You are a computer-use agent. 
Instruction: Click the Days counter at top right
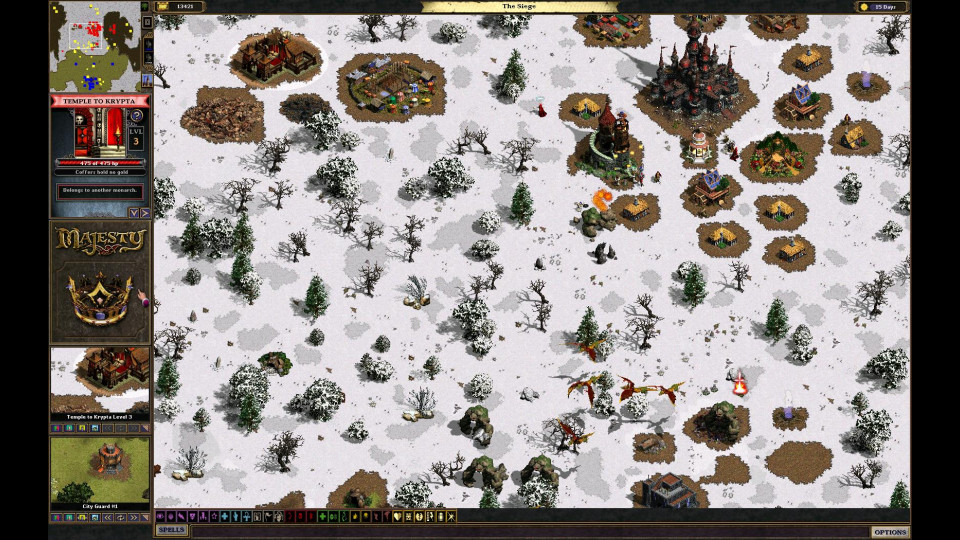(881, 7)
